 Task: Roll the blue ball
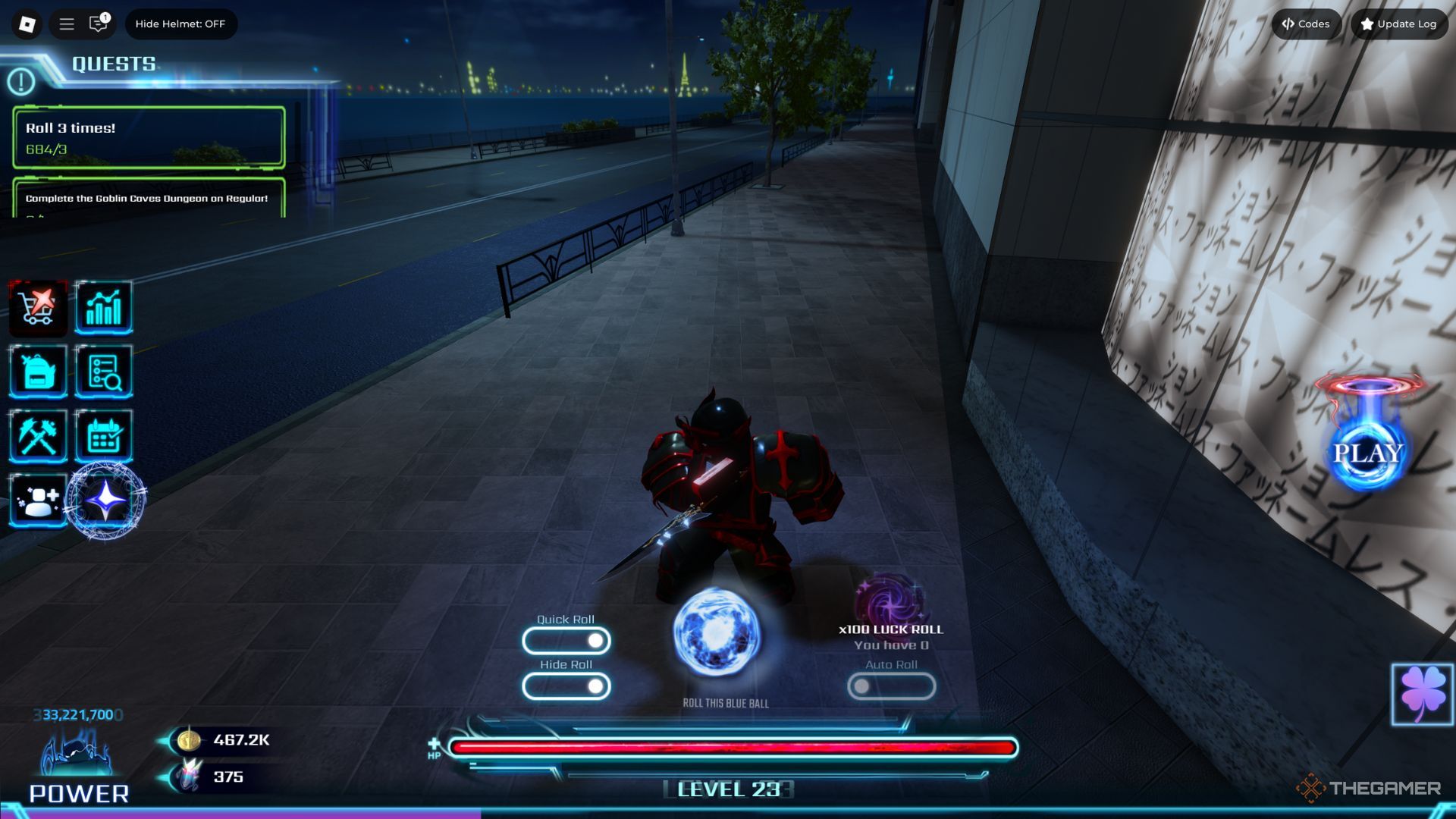(717, 634)
